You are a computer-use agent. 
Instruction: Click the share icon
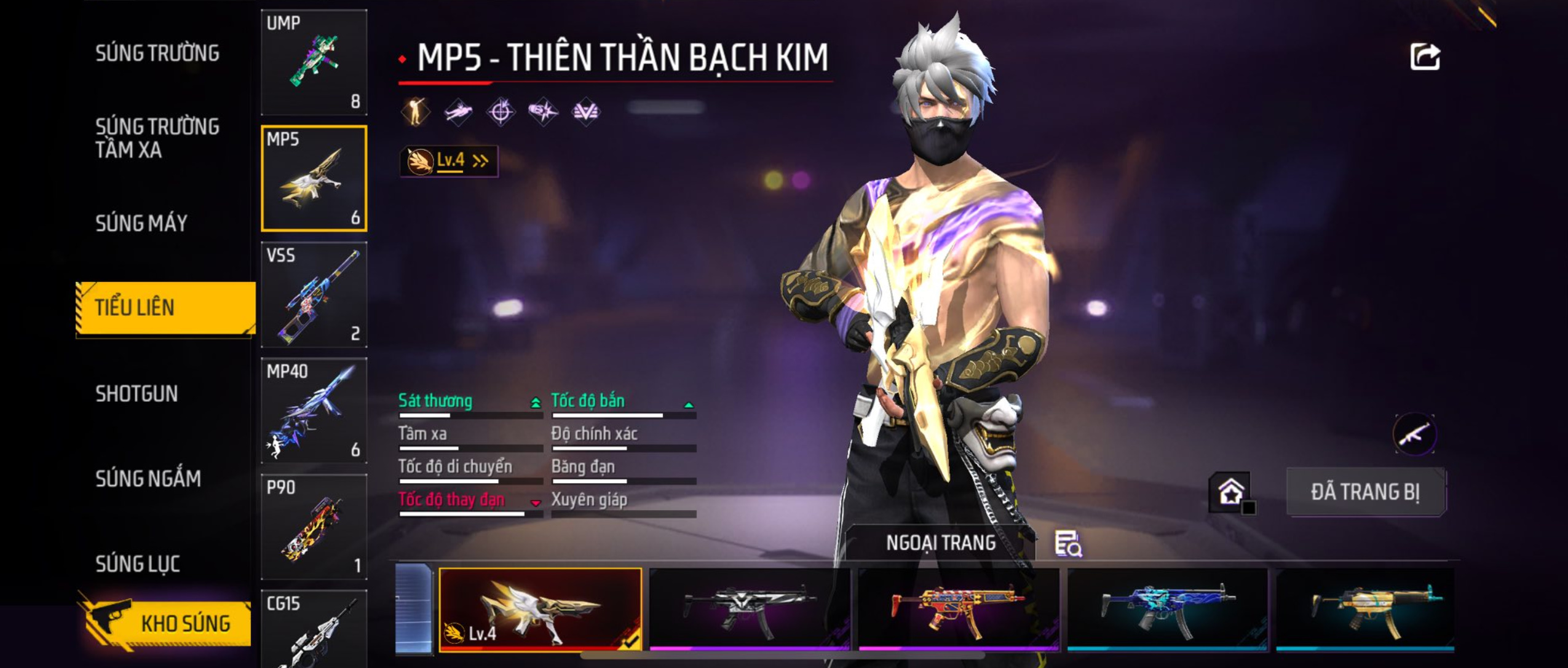(x=1424, y=57)
